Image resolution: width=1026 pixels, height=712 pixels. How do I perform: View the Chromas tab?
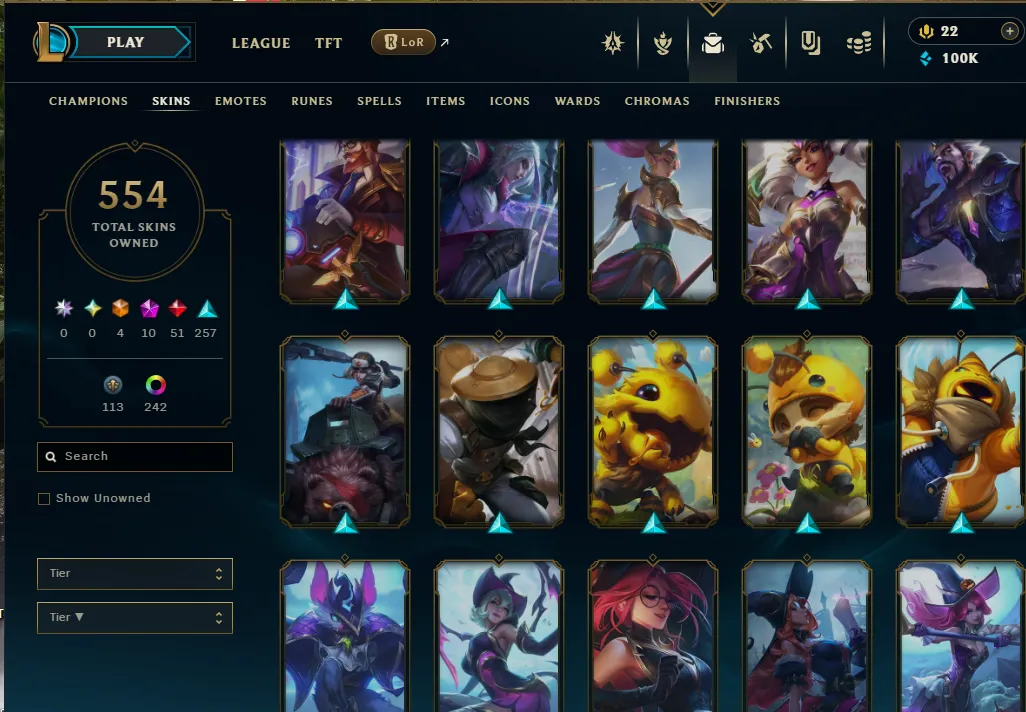click(657, 101)
